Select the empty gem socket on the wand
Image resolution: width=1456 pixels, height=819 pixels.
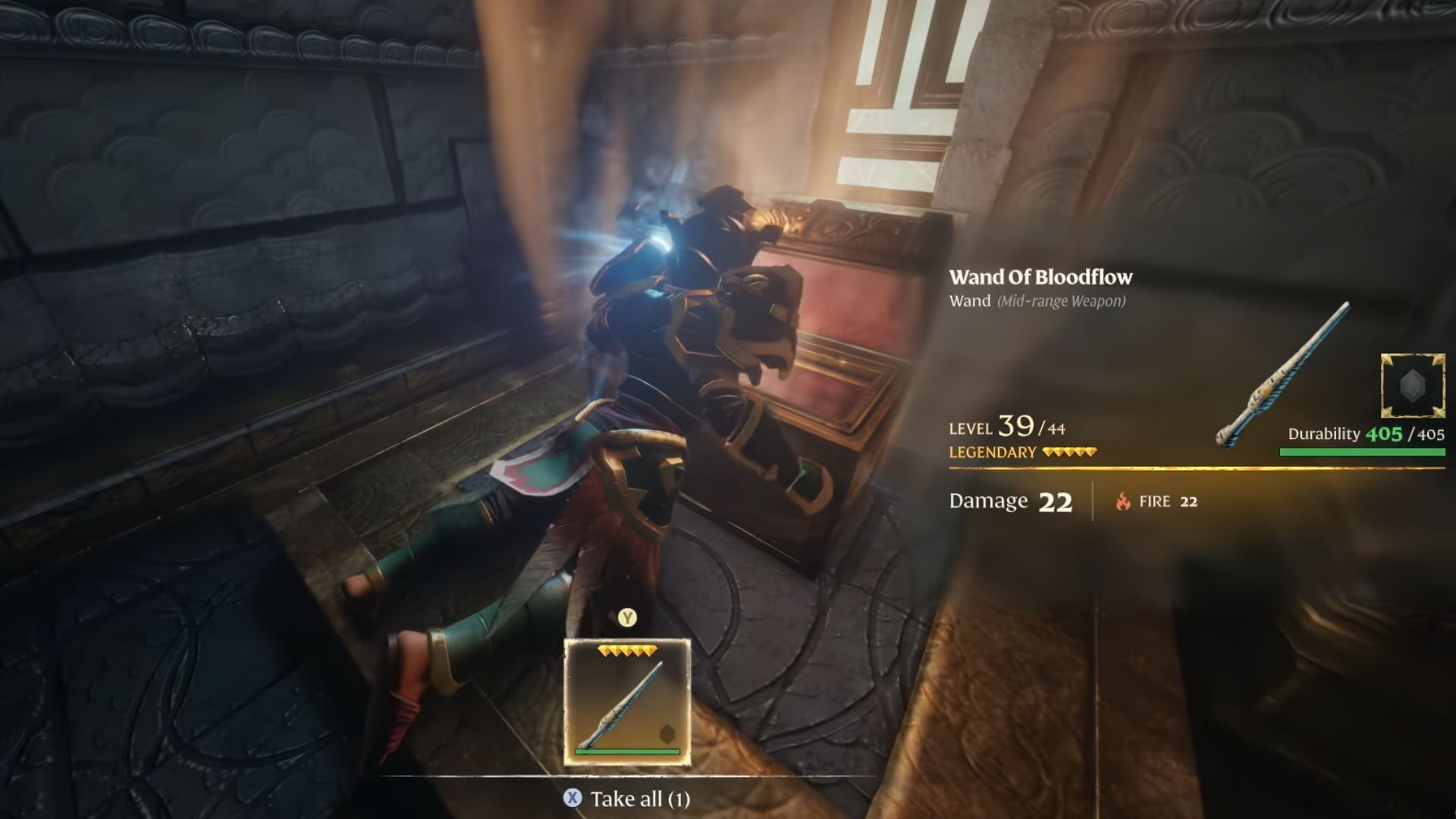coord(1412,386)
